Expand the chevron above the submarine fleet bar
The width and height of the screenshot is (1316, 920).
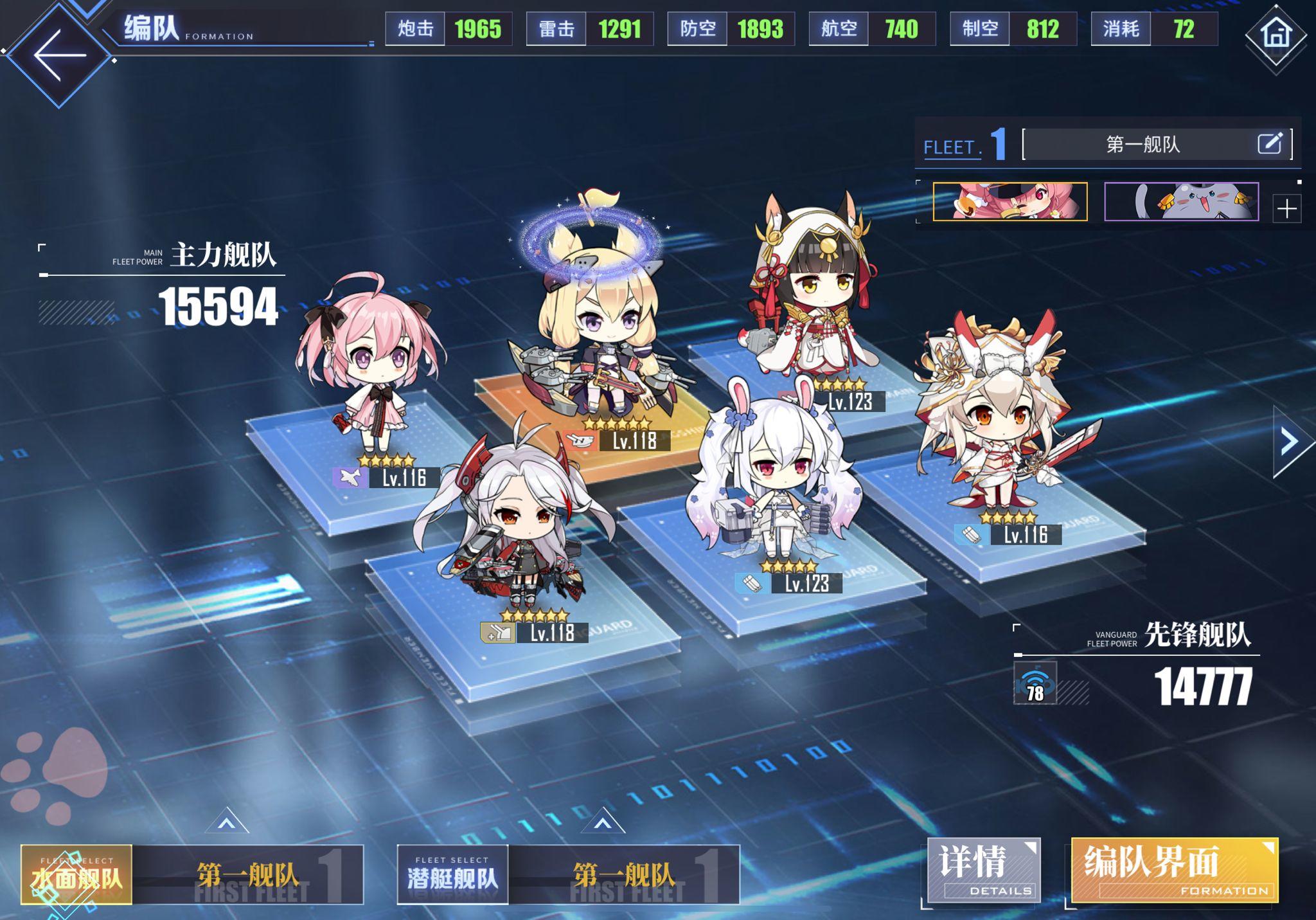603,820
